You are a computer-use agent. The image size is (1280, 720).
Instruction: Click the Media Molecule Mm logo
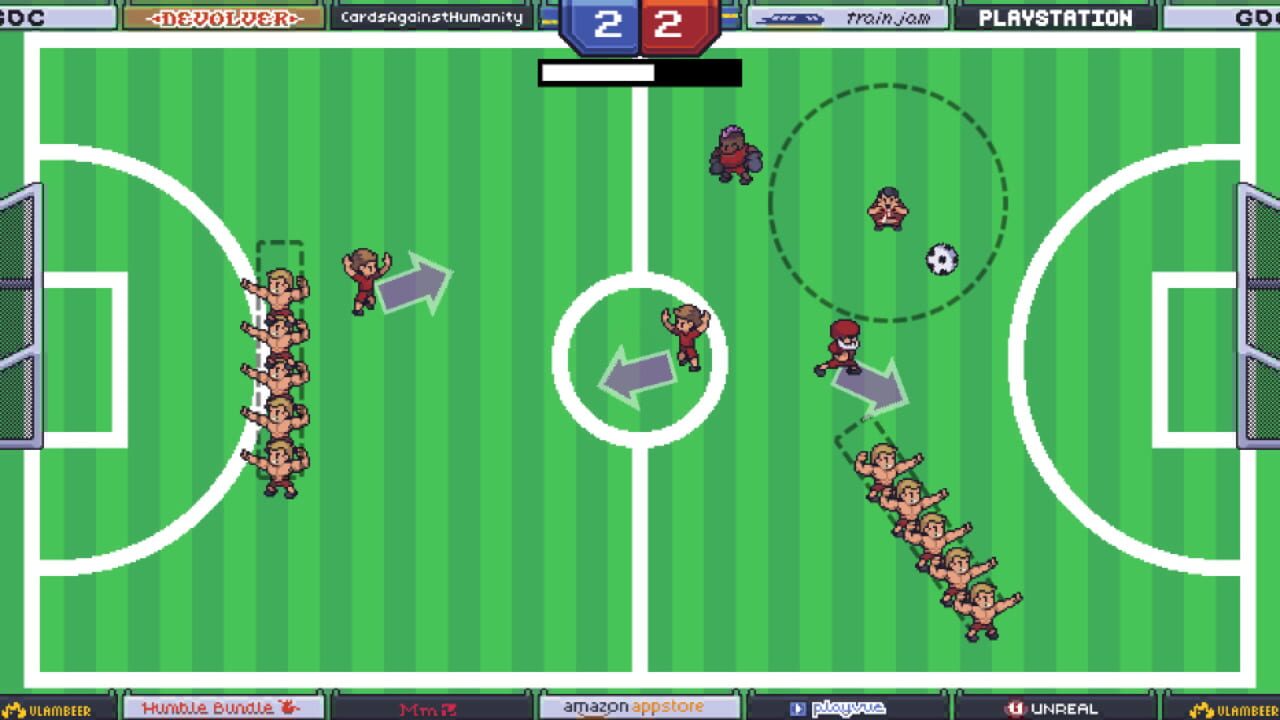pyautogui.click(x=430, y=705)
